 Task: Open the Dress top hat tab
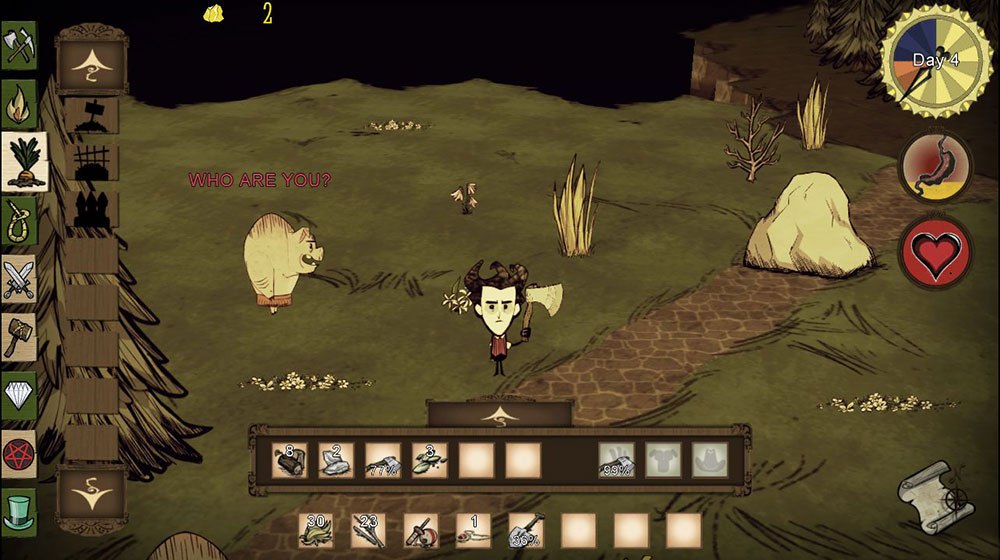coord(19,511)
